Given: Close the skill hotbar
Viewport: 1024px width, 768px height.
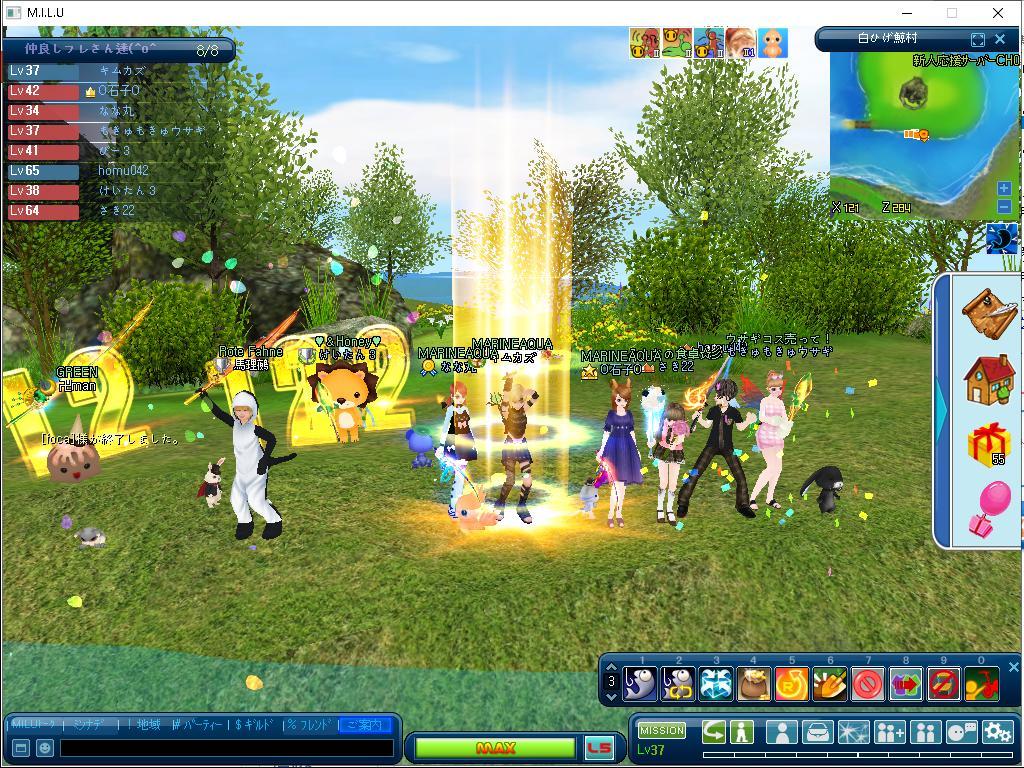Looking at the screenshot, I should click(1013, 667).
